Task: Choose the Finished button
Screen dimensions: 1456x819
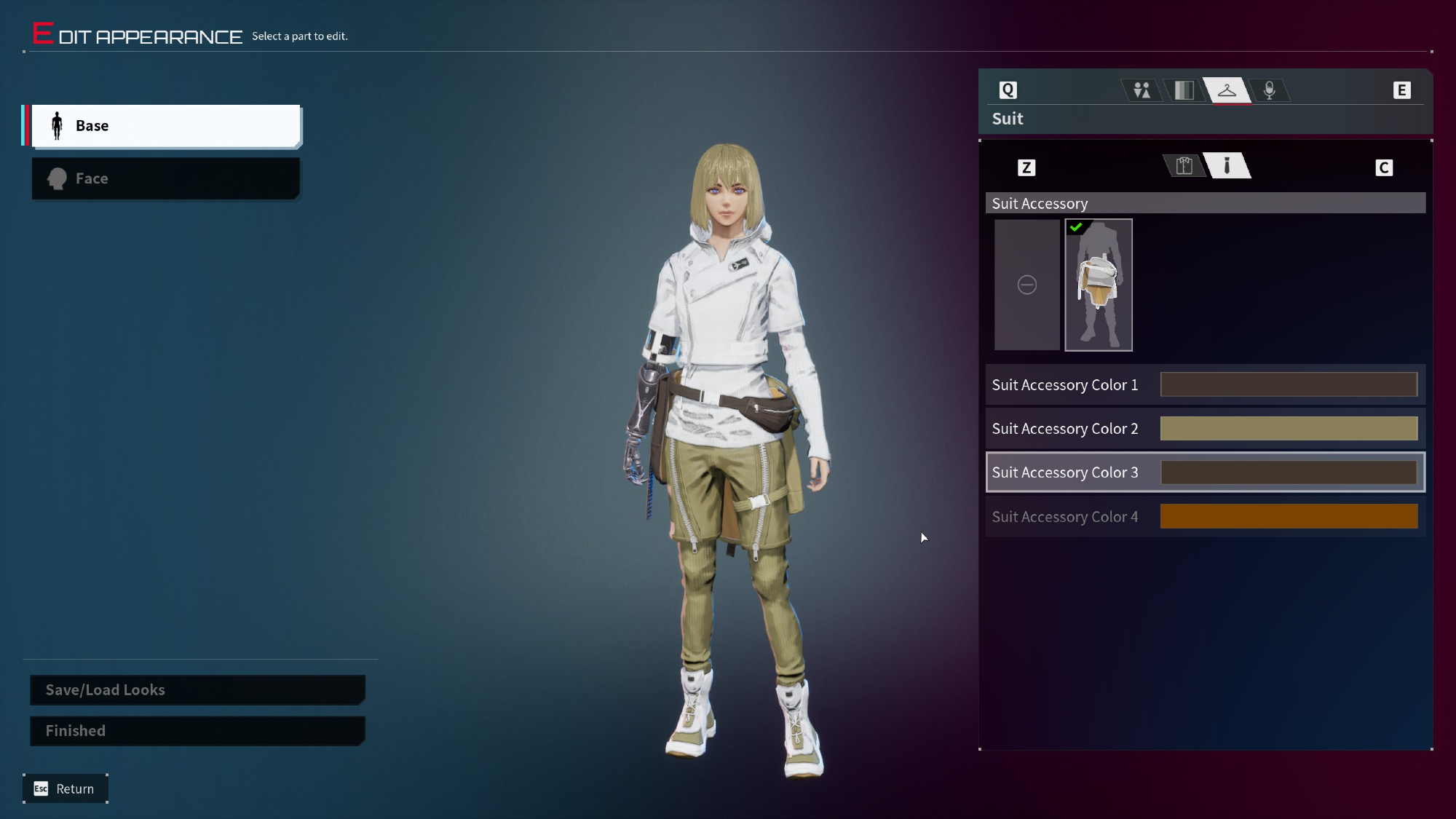Action: coord(197,730)
